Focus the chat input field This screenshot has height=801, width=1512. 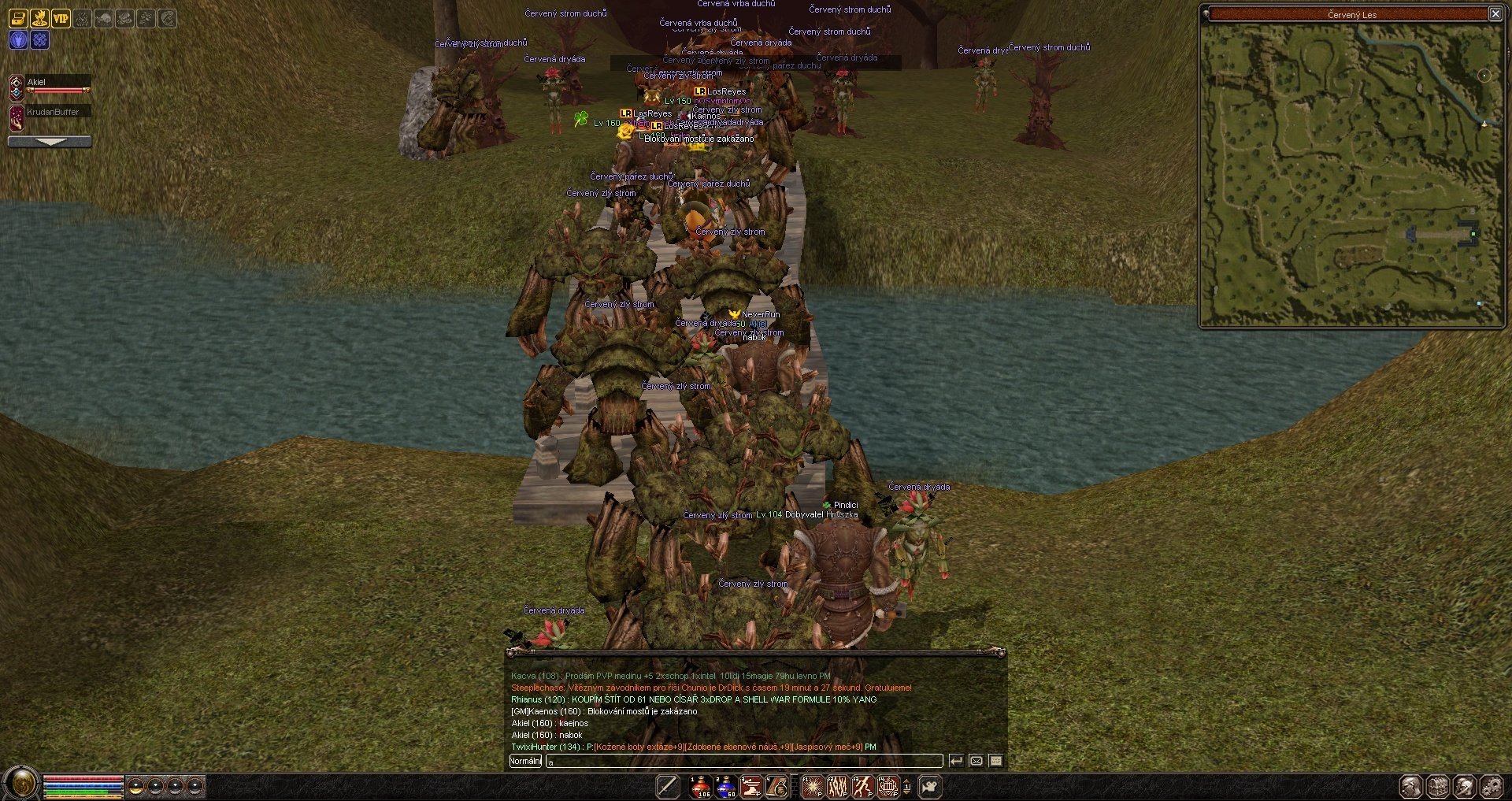pyautogui.click(x=744, y=761)
